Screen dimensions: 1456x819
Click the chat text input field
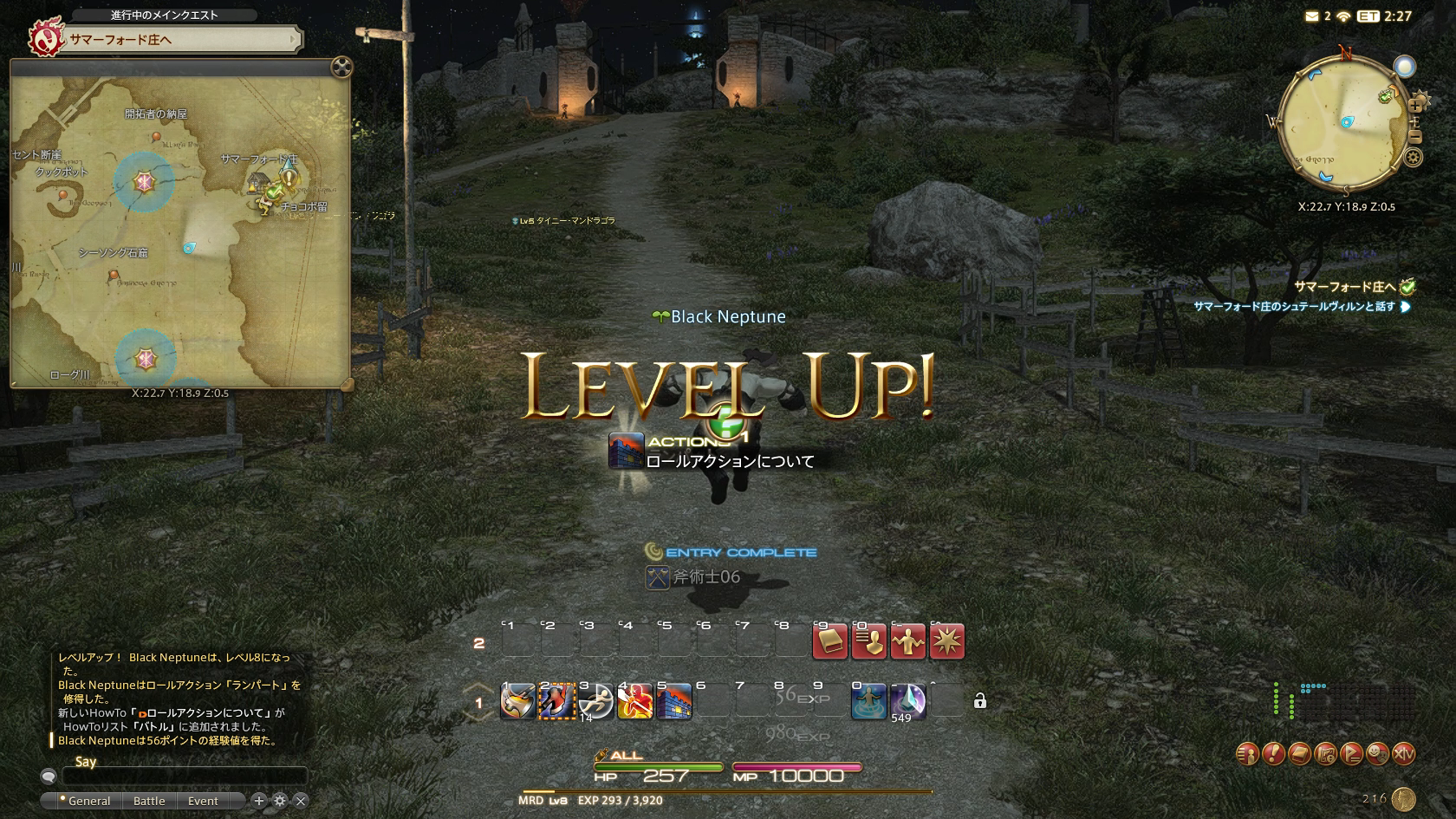(184, 777)
